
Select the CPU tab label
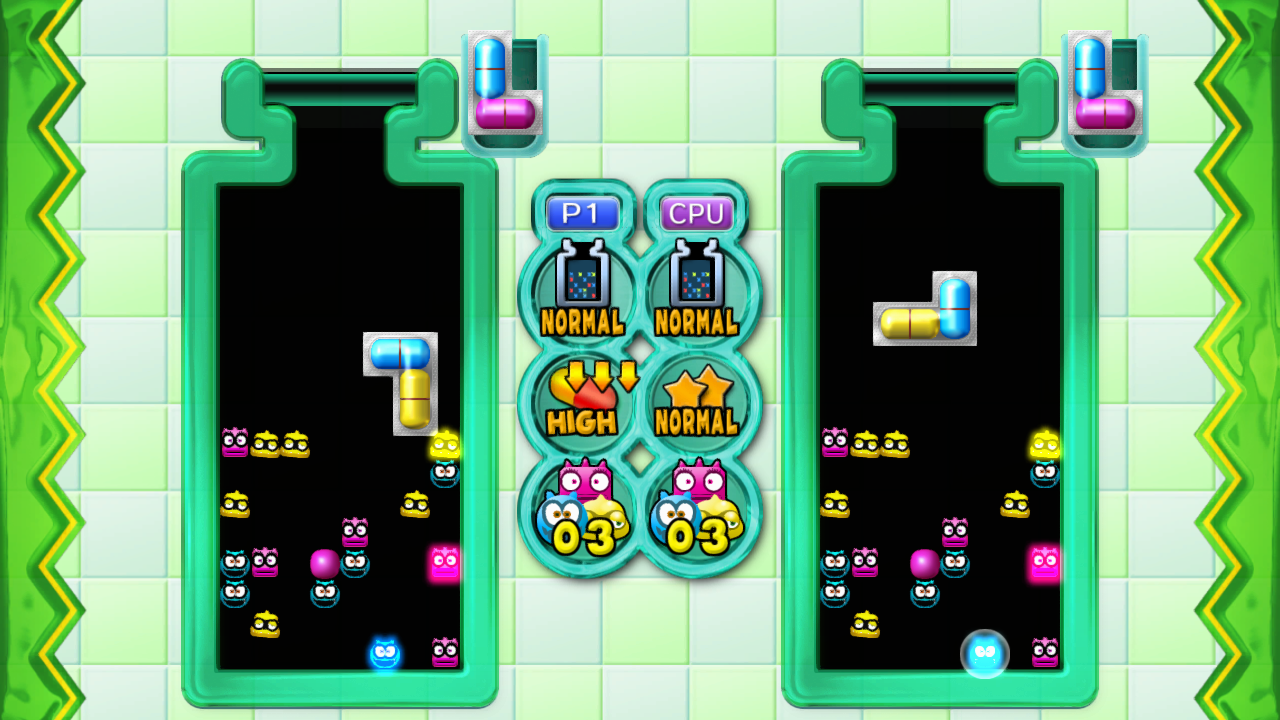[x=699, y=212]
